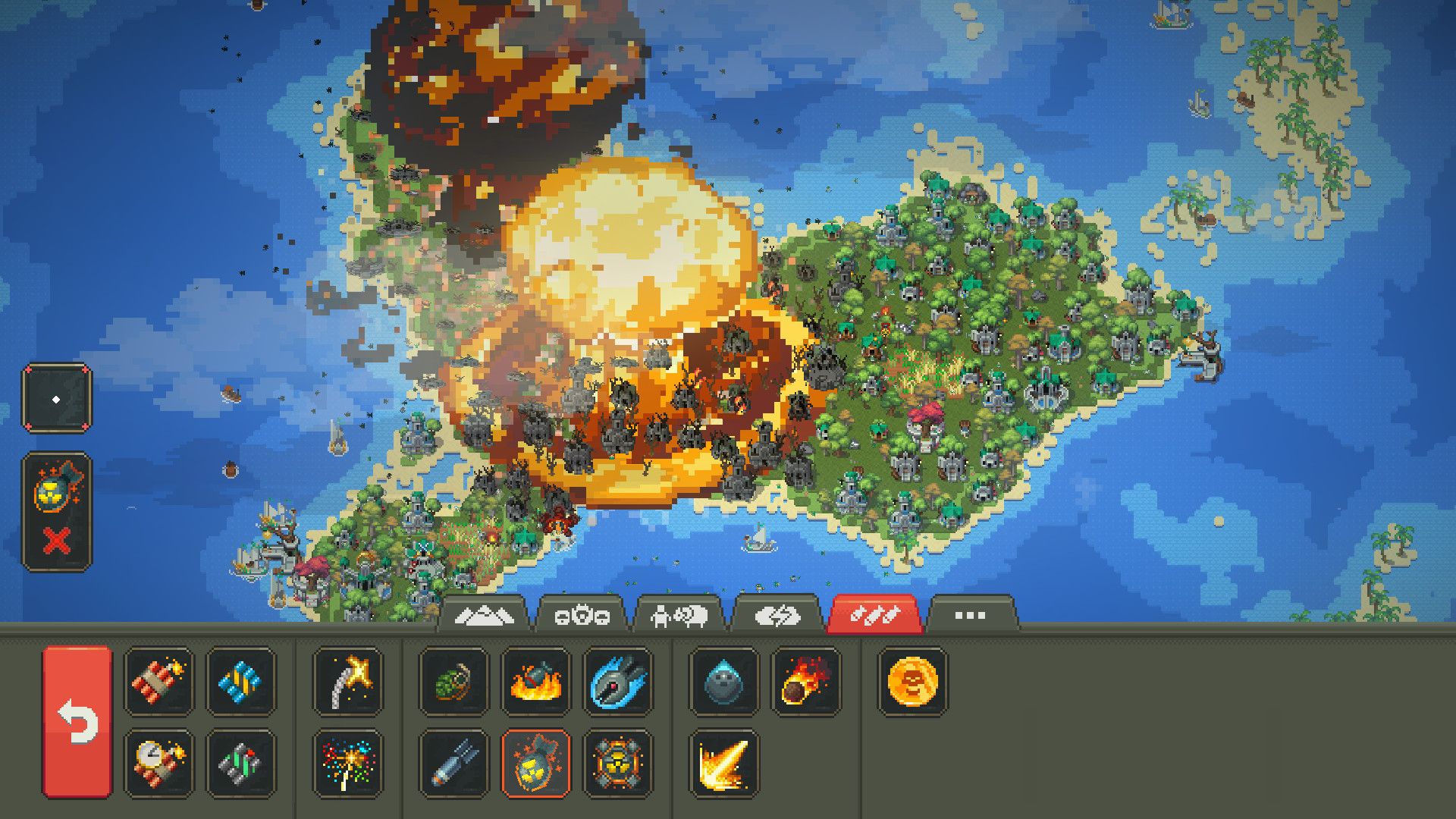This screenshot has width=1456, height=819.
Task: Launch the colorful fireworks power
Action: (347, 763)
